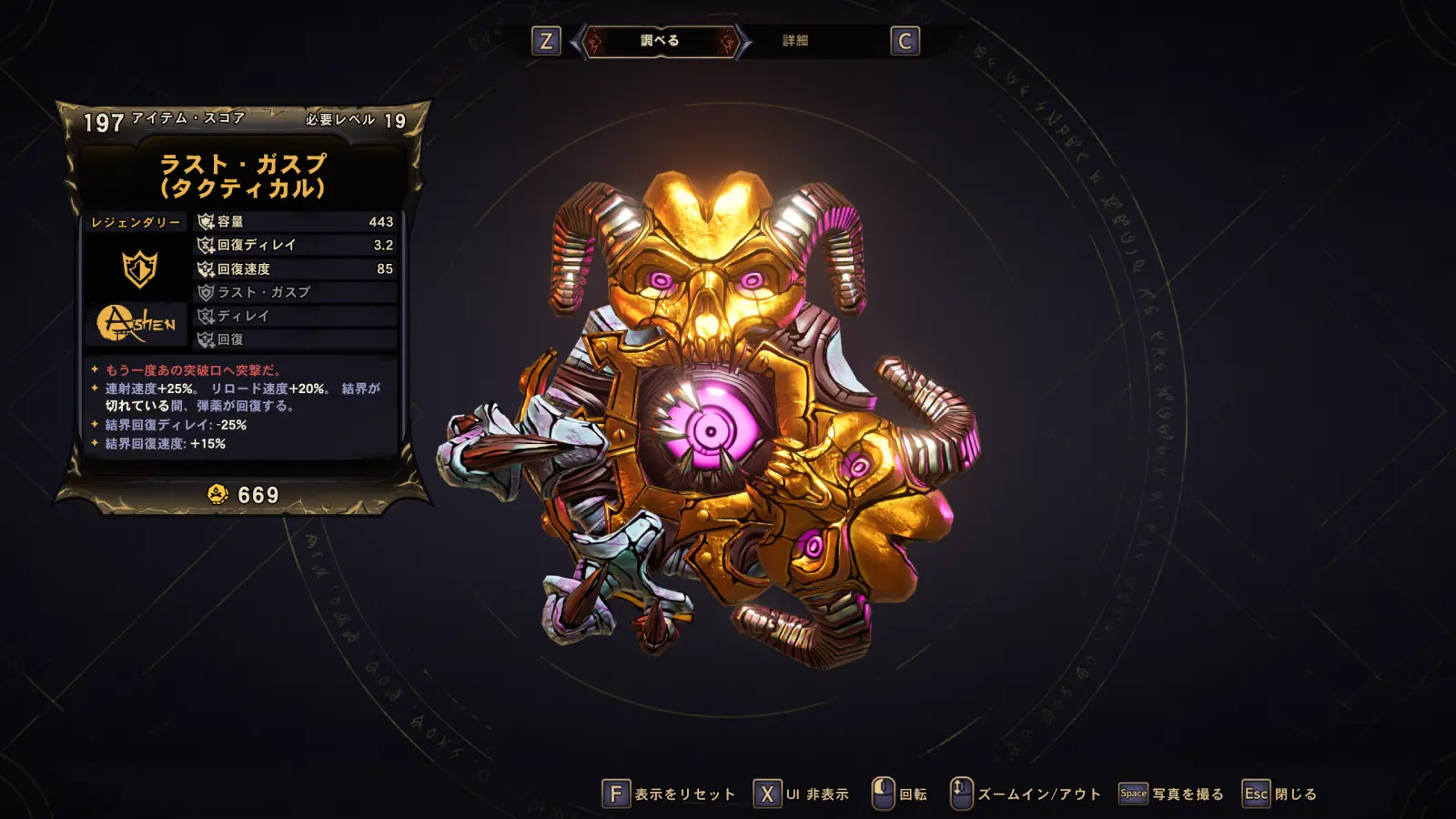Open the 詳細 details tab
Viewport: 1456px width, 819px height.
tap(795, 41)
